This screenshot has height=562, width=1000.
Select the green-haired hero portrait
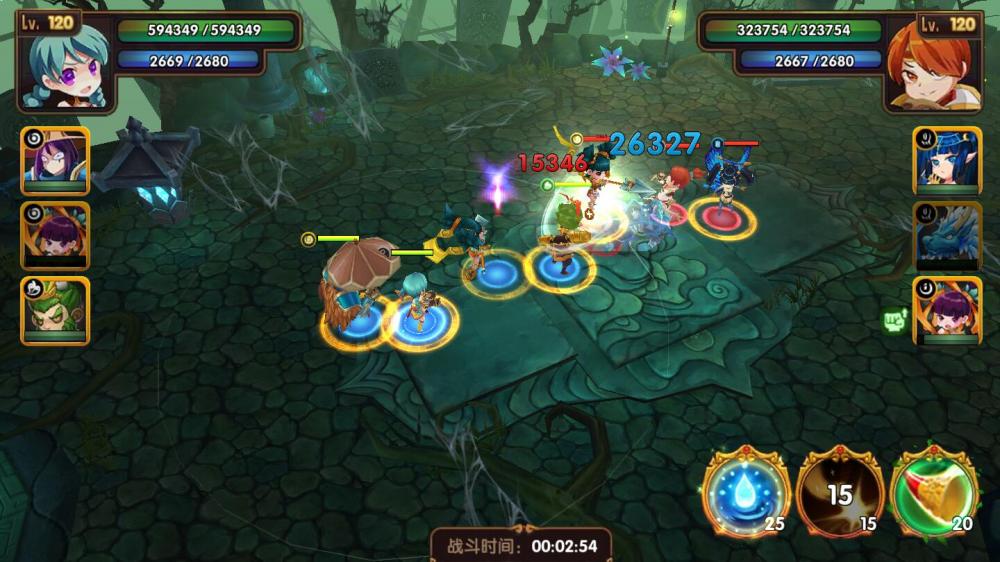click(x=55, y=310)
